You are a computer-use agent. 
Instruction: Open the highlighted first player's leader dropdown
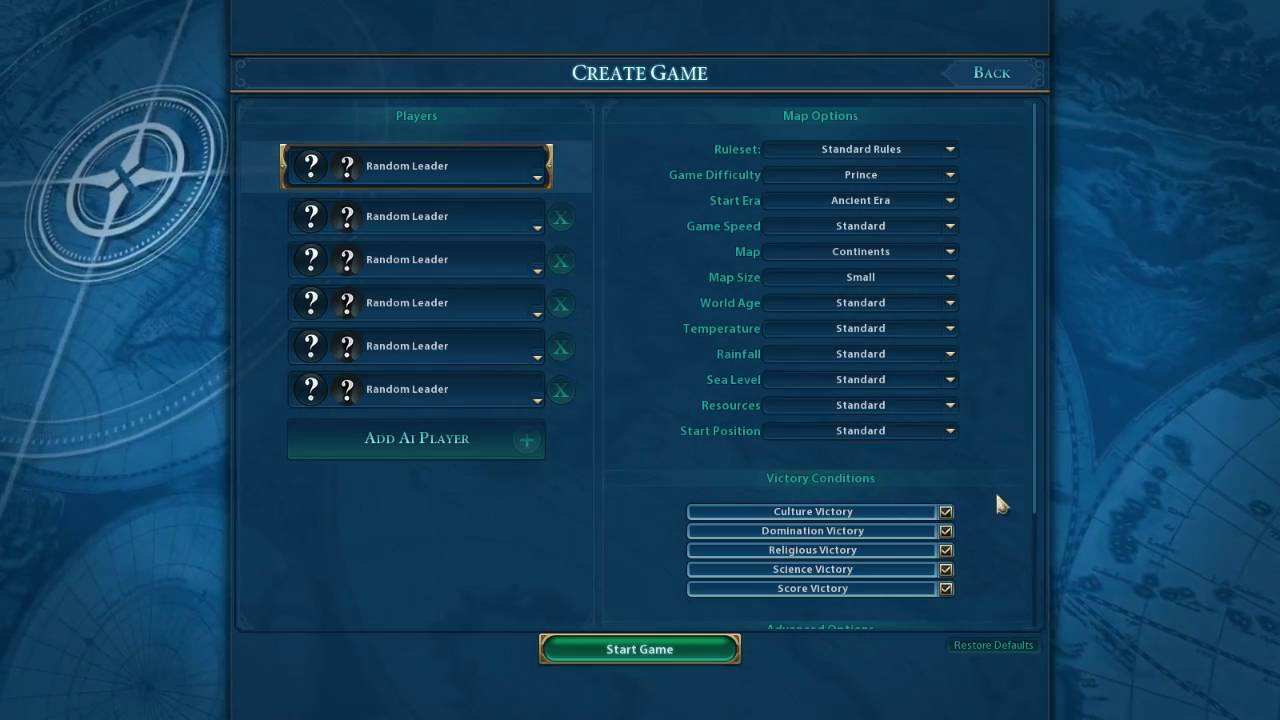tap(537, 178)
